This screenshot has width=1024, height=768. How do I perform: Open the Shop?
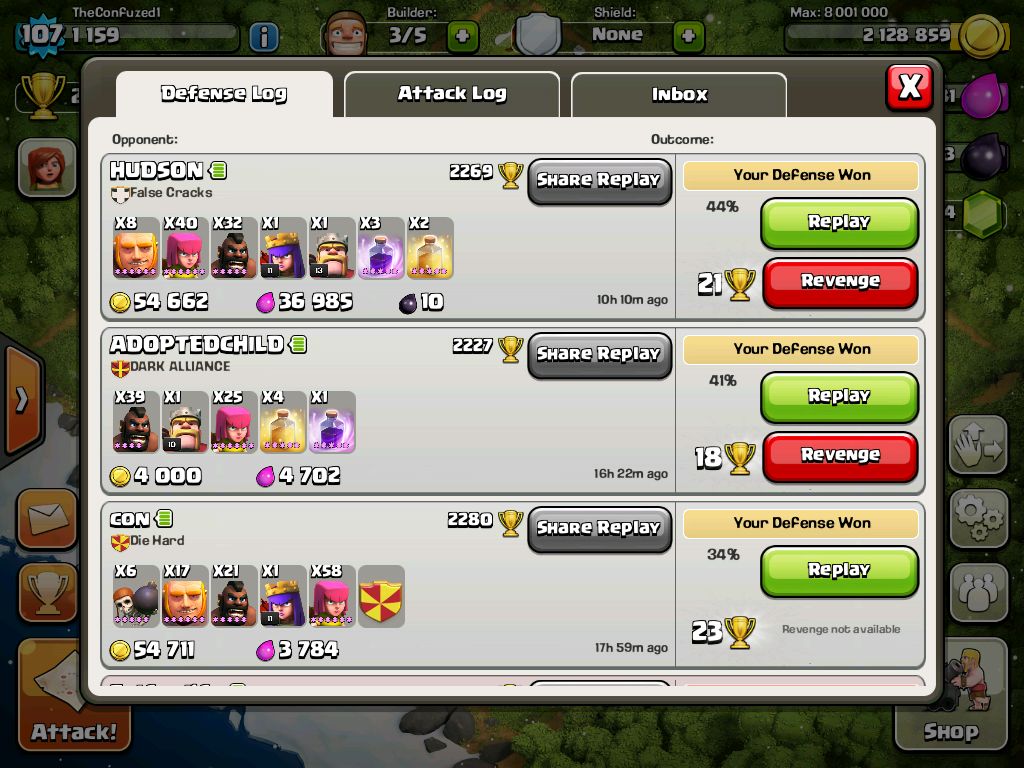pos(950,700)
